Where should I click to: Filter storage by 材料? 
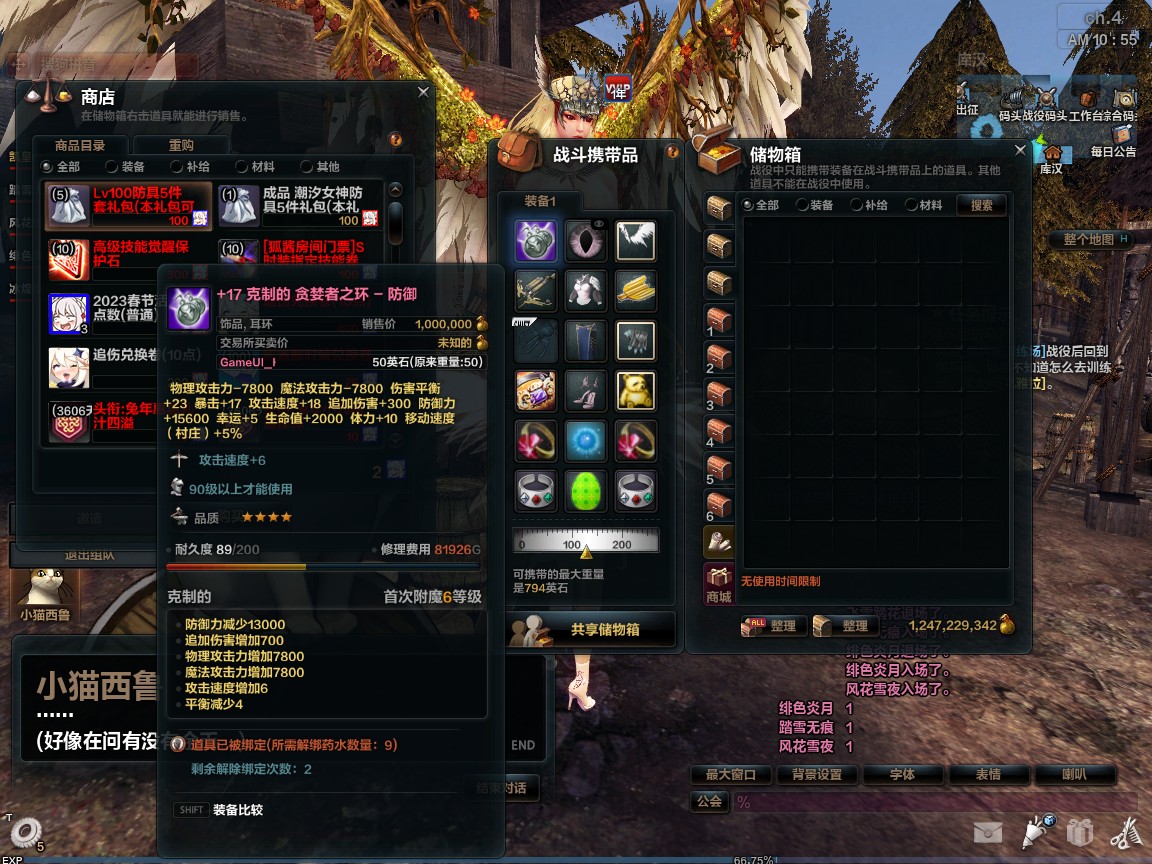[x=922, y=205]
